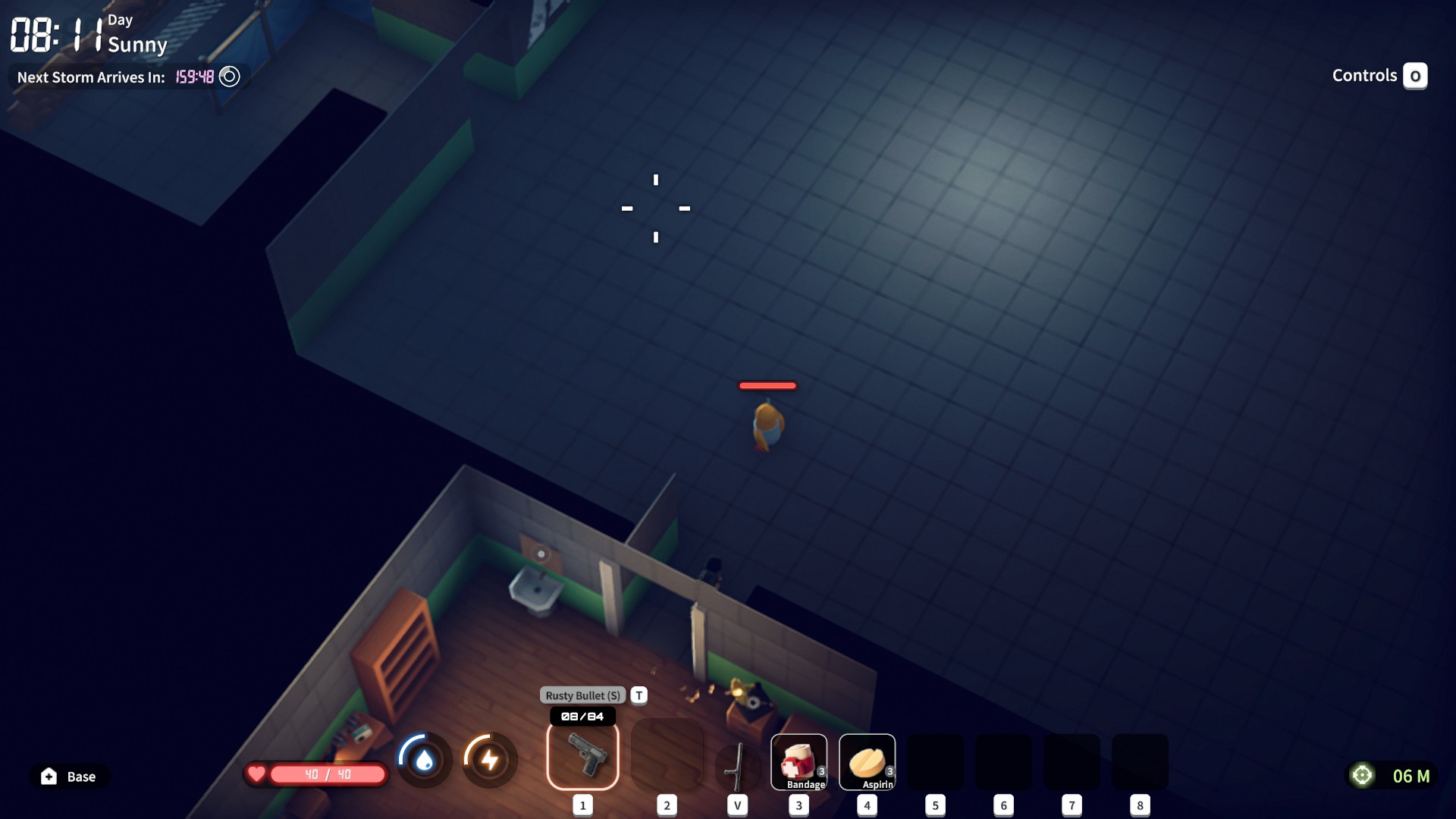Select the pistol weapon slot
This screenshot has height=819, width=1456.
click(x=582, y=755)
